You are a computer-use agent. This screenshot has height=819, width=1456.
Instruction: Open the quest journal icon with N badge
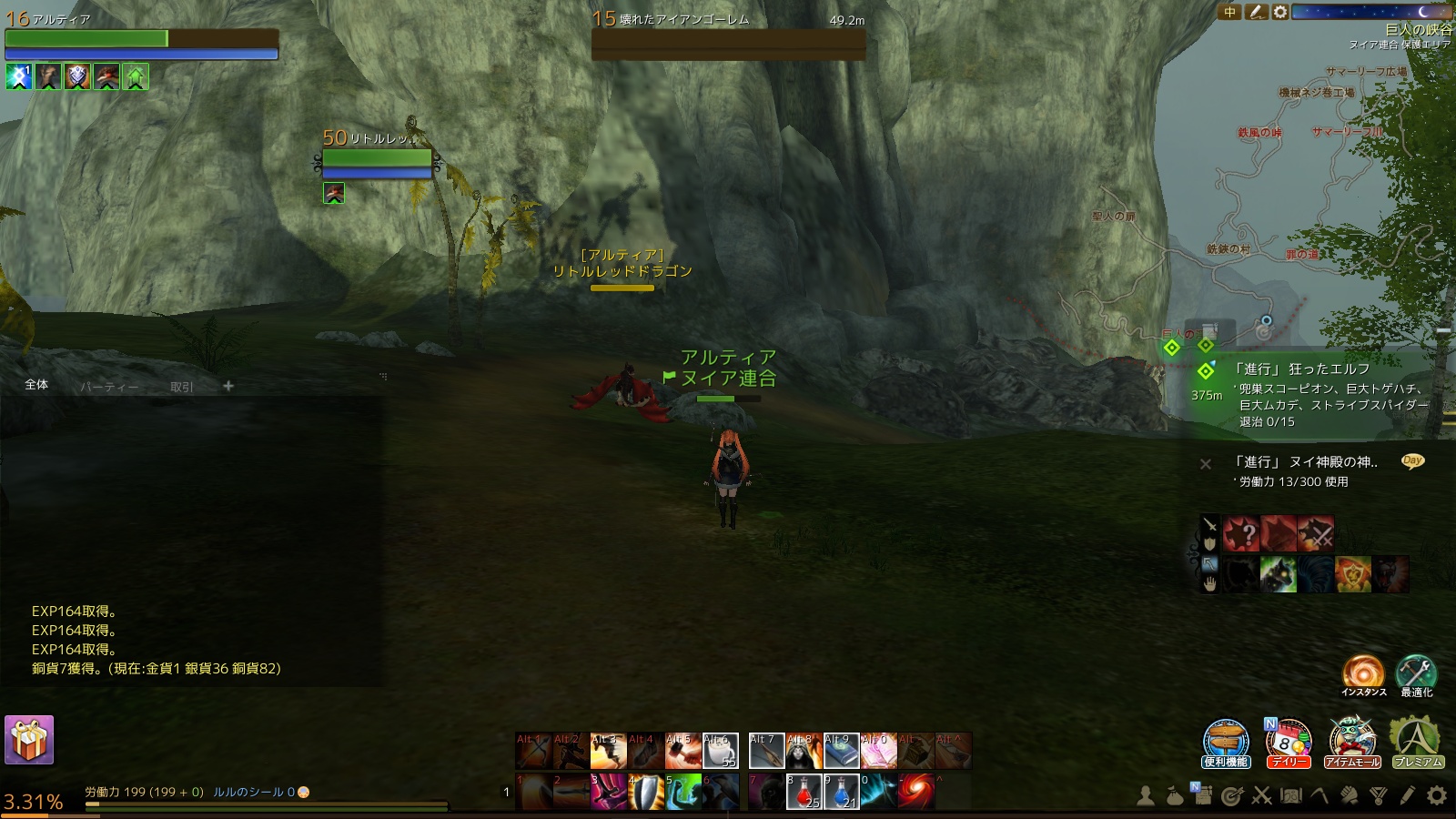click(x=1203, y=797)
